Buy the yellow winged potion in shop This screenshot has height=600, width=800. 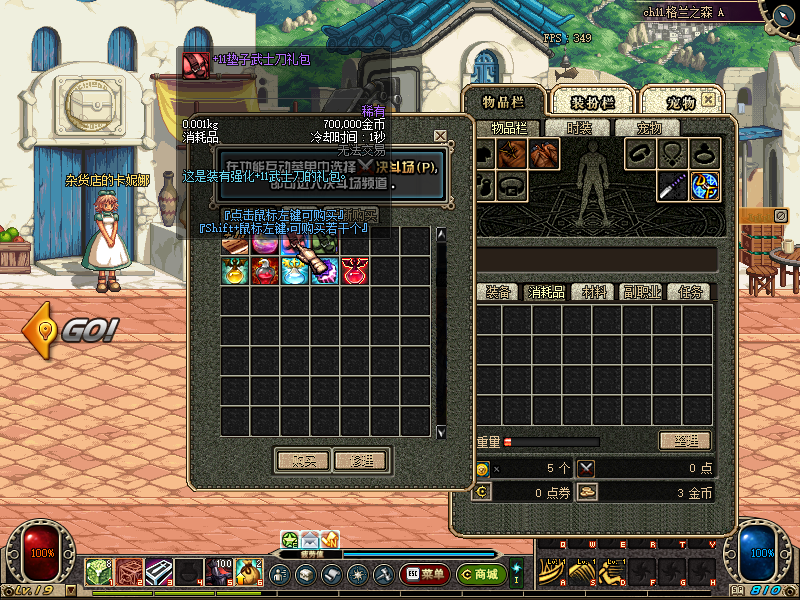coord(236,270)
